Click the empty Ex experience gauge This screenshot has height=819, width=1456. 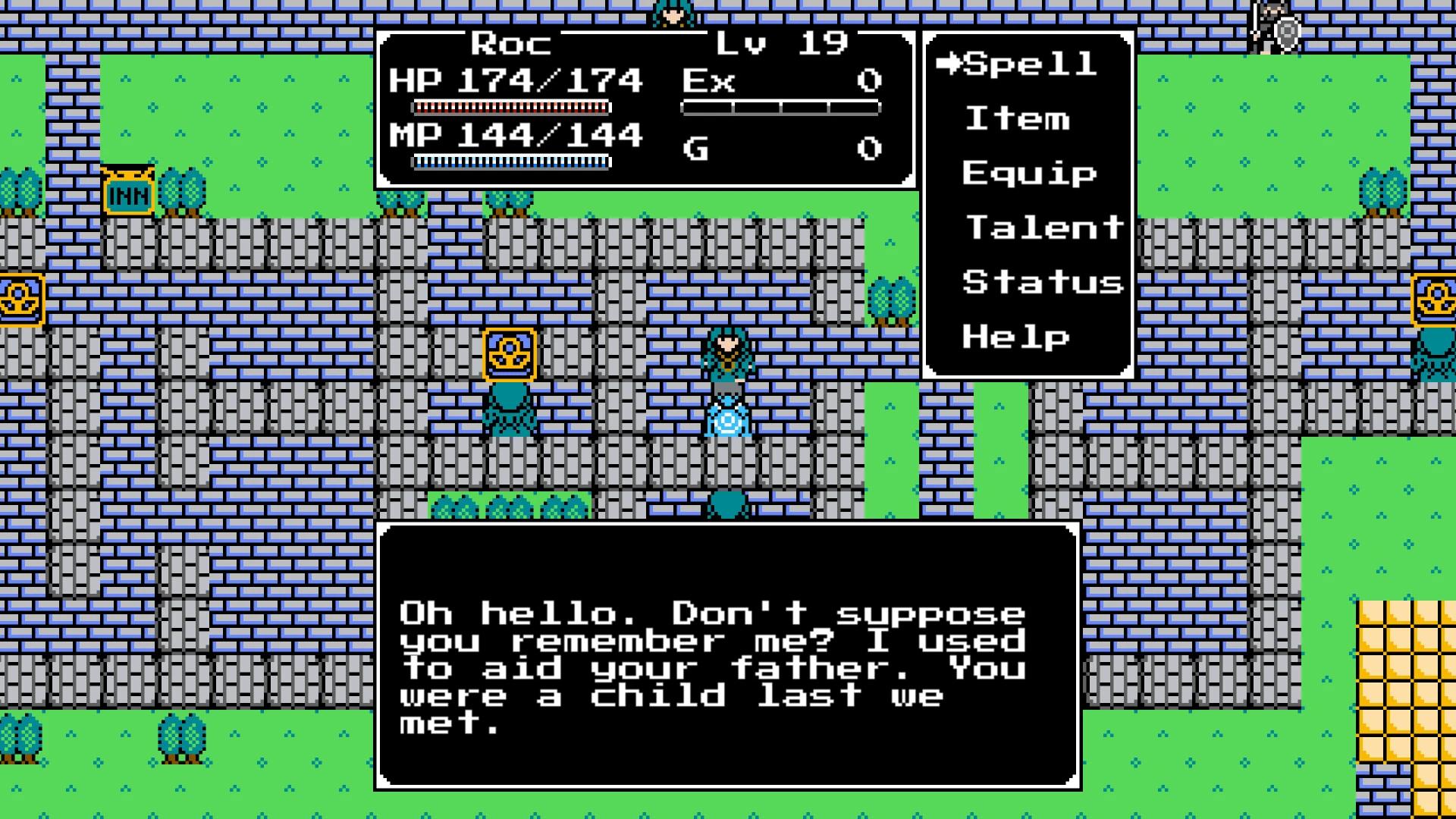click(x=781, y=108)
